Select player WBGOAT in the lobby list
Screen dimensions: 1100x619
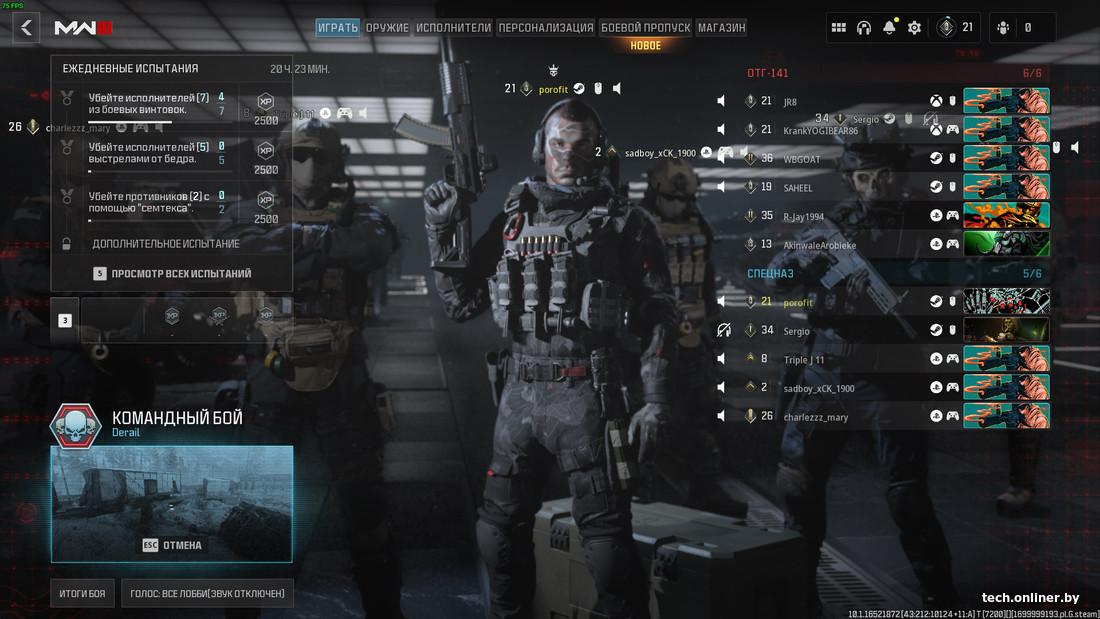pyautogui.click(x=802, y=159)
